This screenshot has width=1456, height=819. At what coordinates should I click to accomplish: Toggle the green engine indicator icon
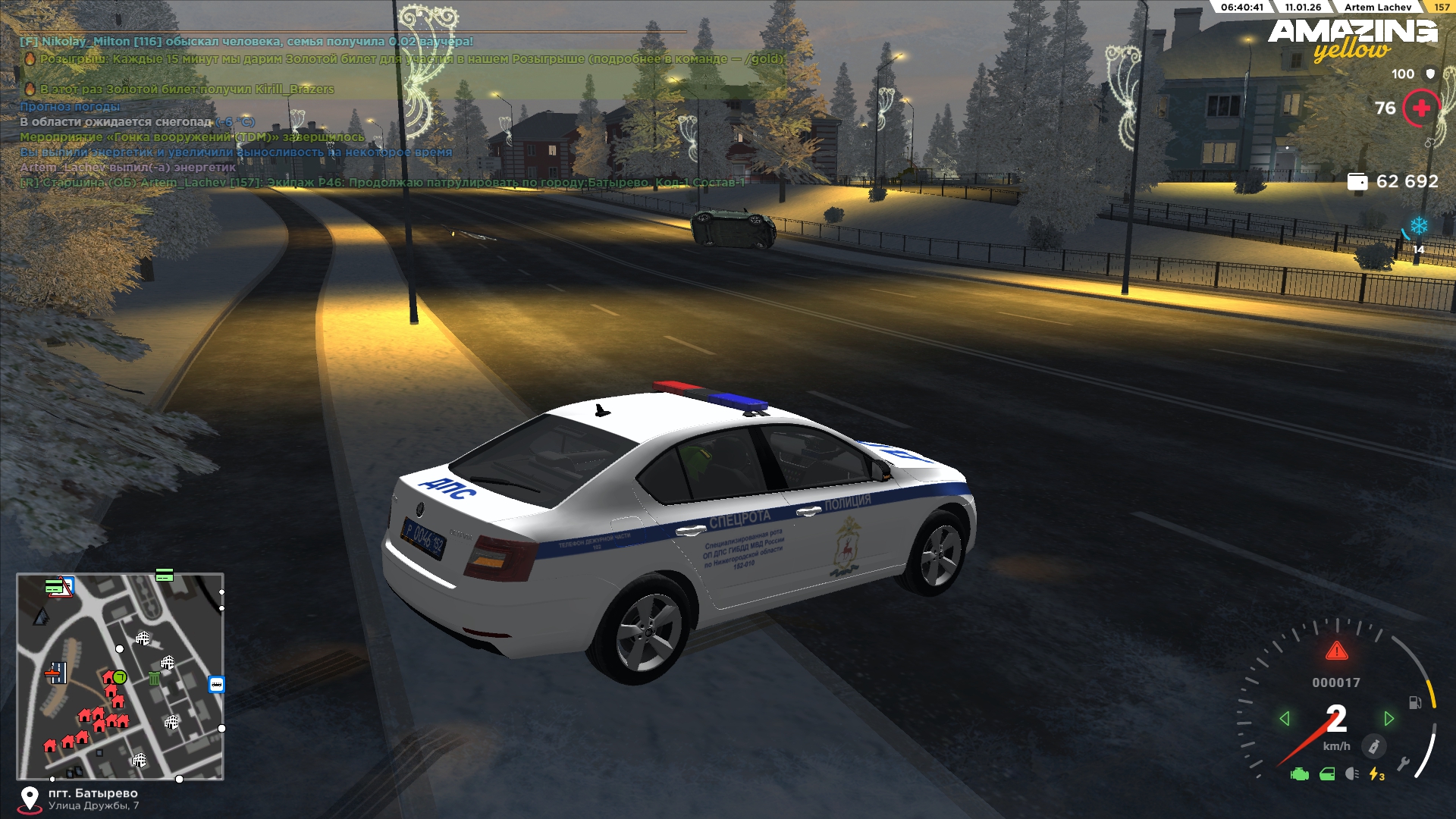1300,774
